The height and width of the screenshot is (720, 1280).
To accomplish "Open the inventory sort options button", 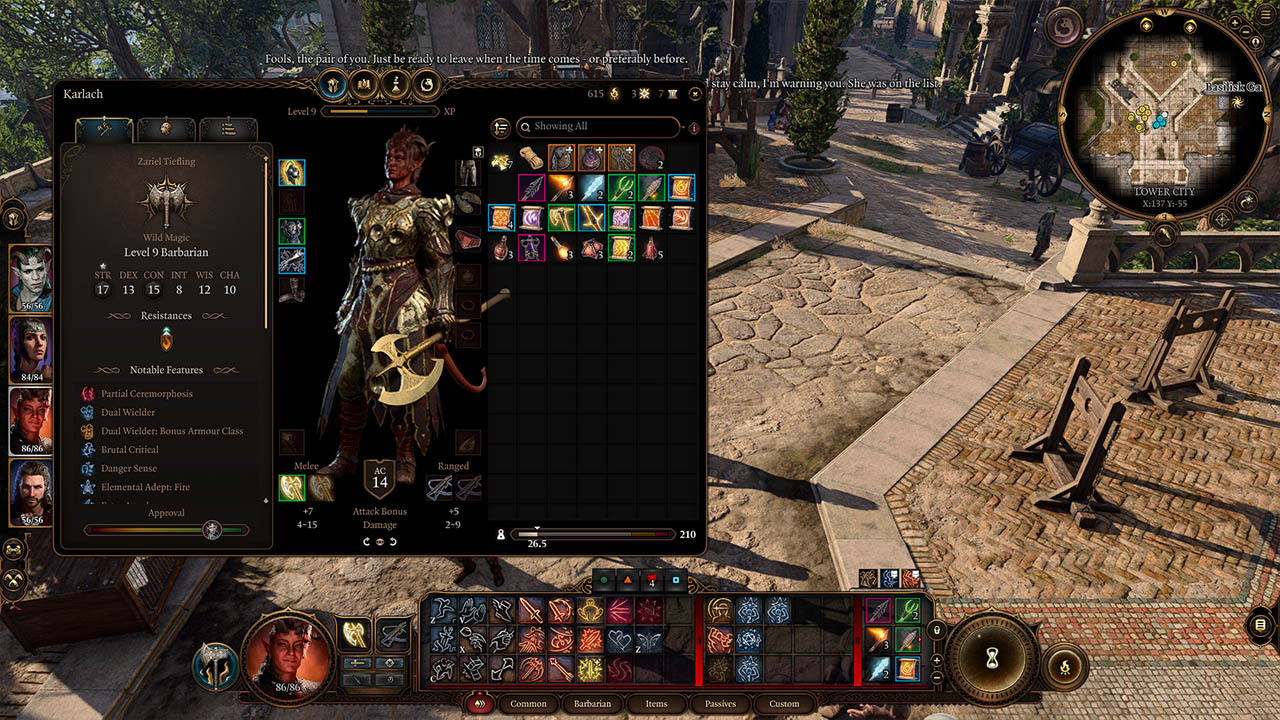I will click(x=501, y=127).
